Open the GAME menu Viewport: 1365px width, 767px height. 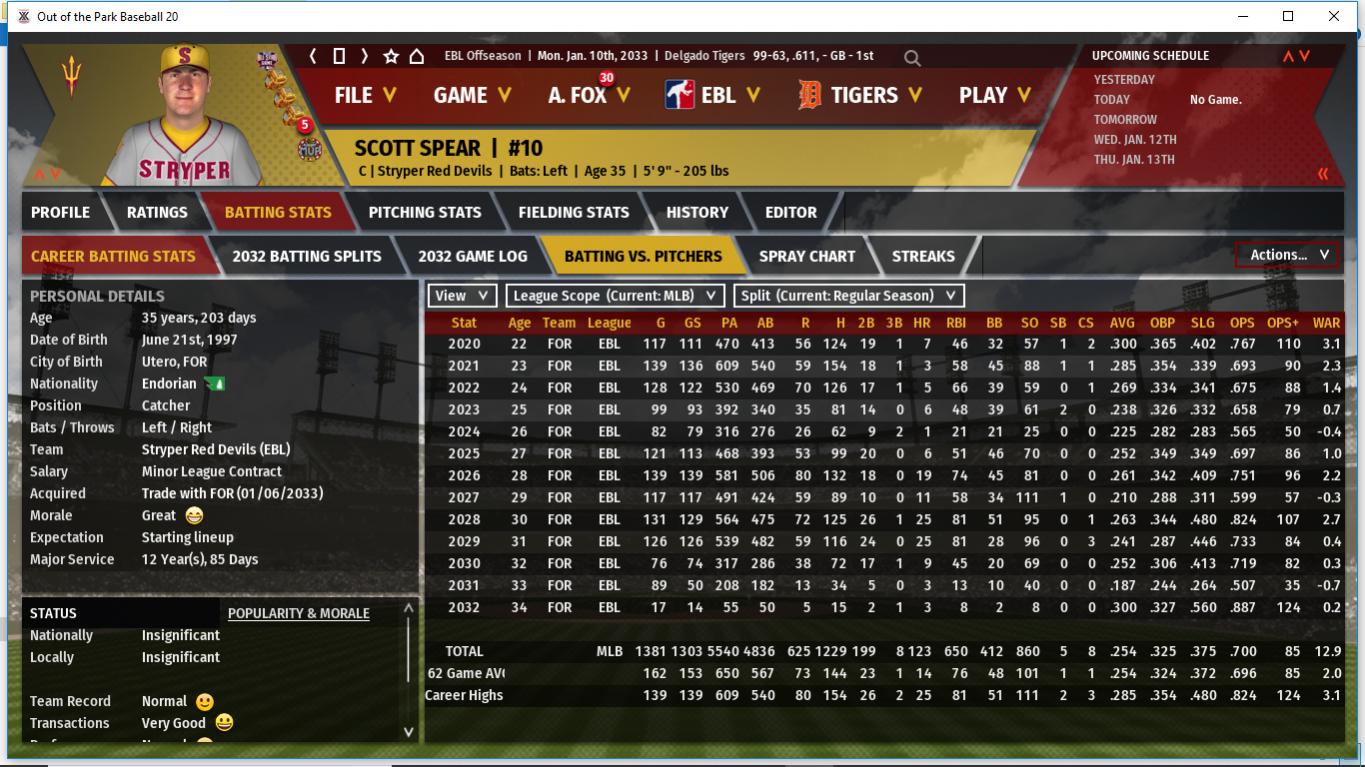pyautogui.click(x=472, y=95)
